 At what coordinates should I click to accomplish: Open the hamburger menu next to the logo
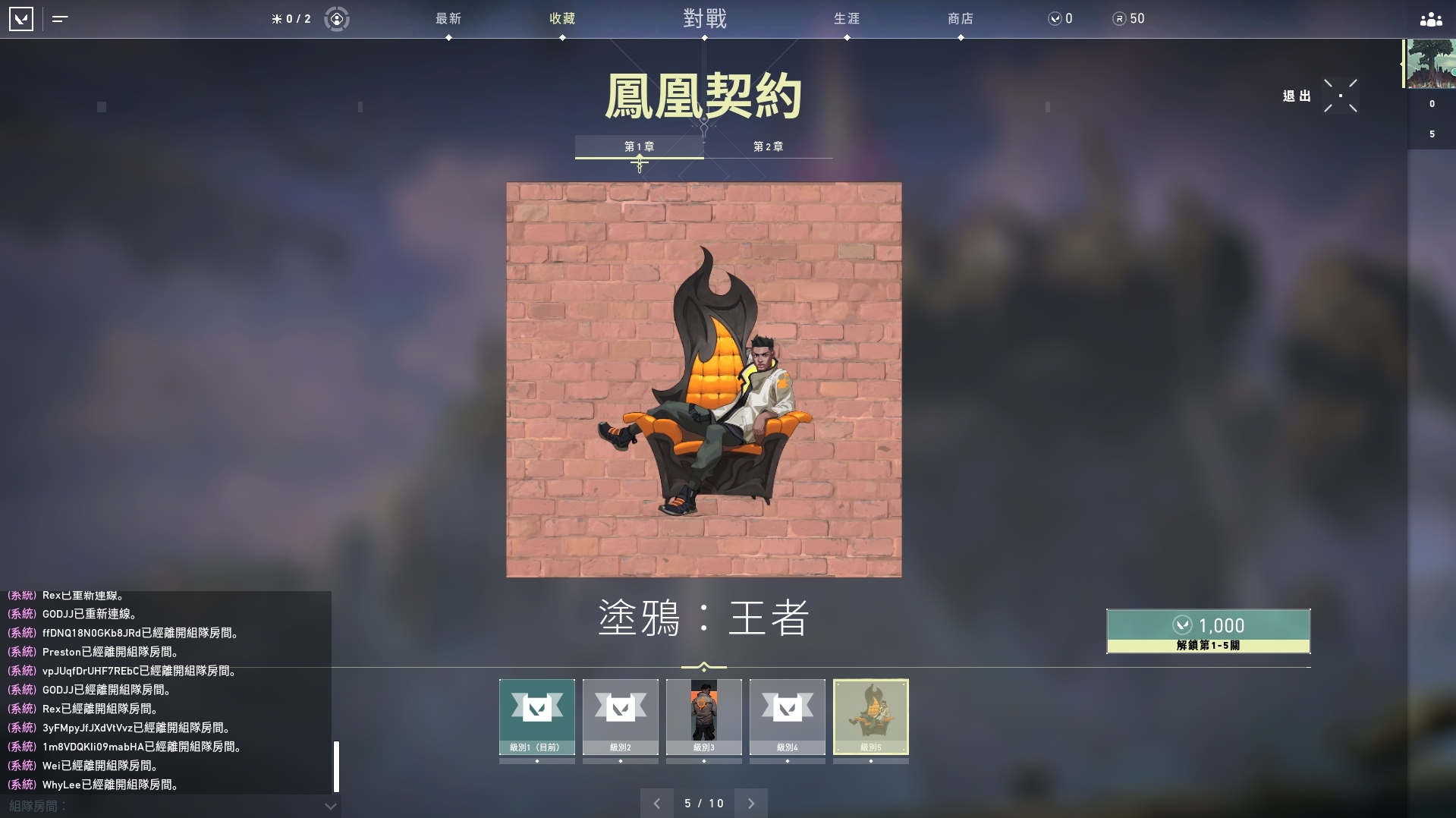tap(60, 19)
